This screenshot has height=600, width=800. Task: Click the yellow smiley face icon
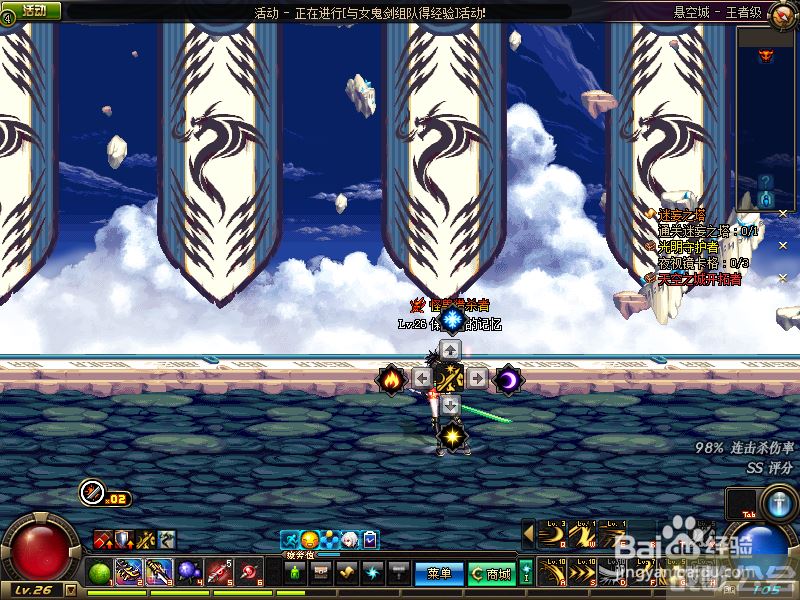tap(309, 540)
